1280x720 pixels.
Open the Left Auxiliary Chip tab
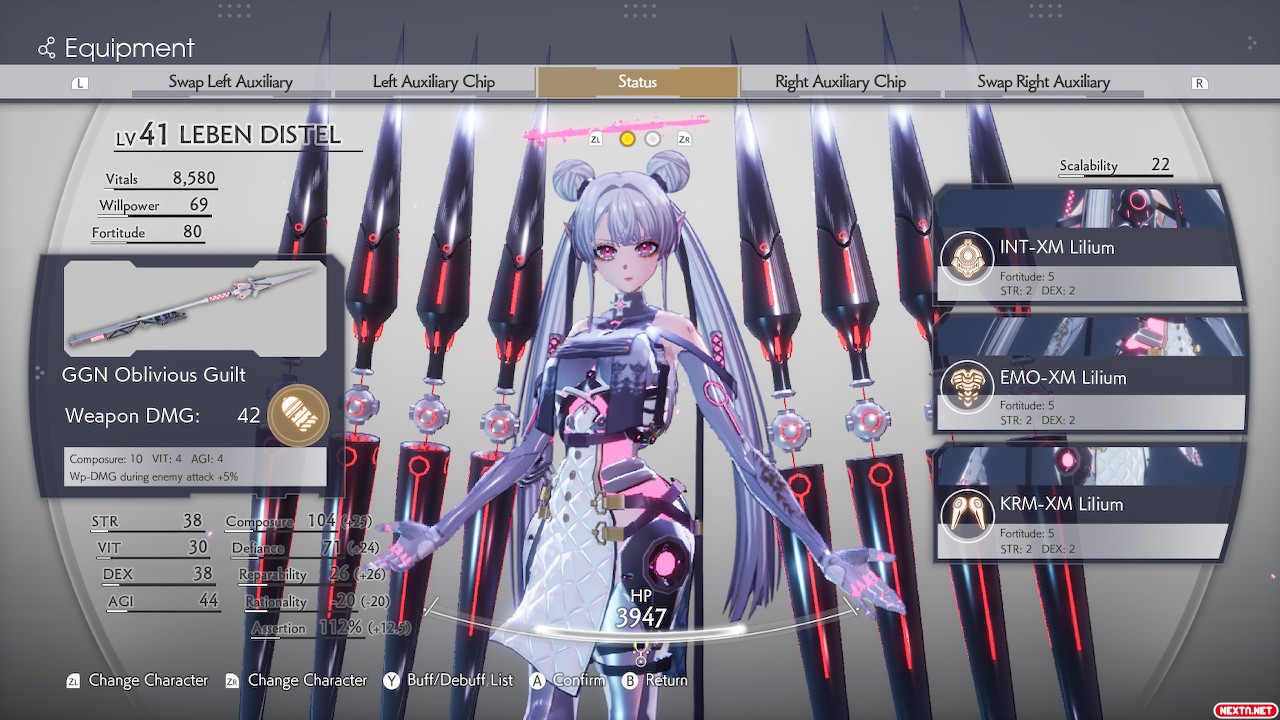tap(434, 82)
